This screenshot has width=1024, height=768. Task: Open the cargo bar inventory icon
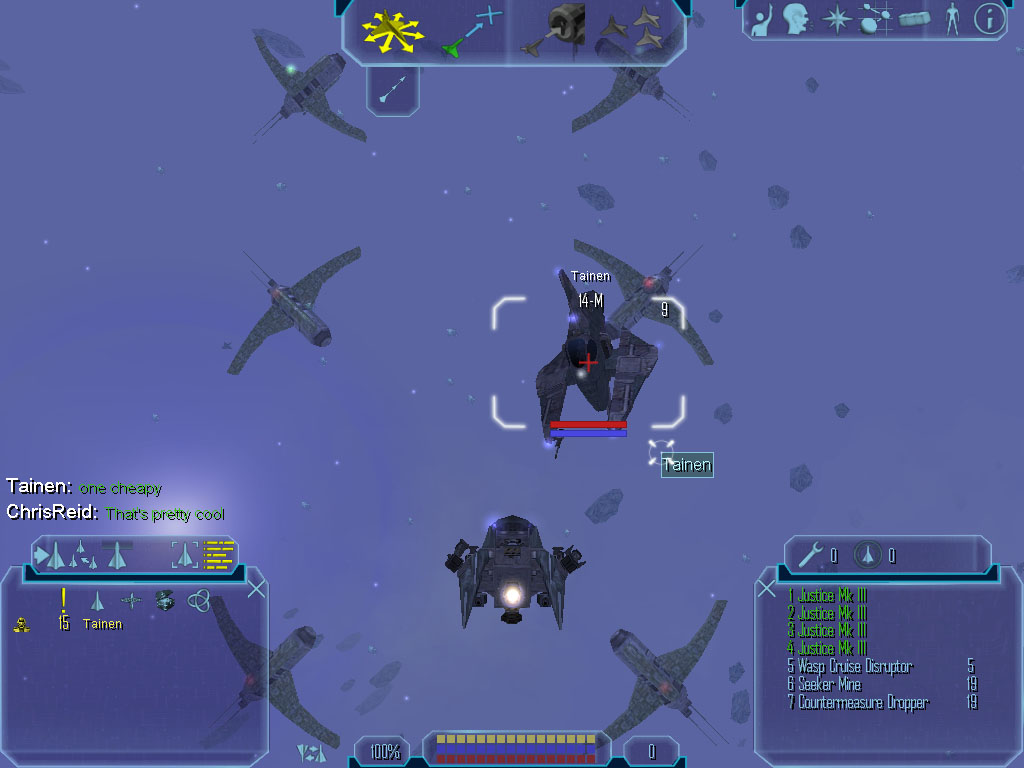[915, 19]
